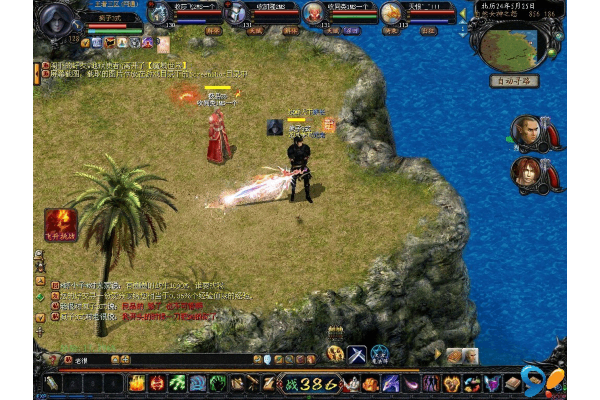Activate the blue pentagram star button
This screenshot has height=400, width=600.
[x=381, y=353]
